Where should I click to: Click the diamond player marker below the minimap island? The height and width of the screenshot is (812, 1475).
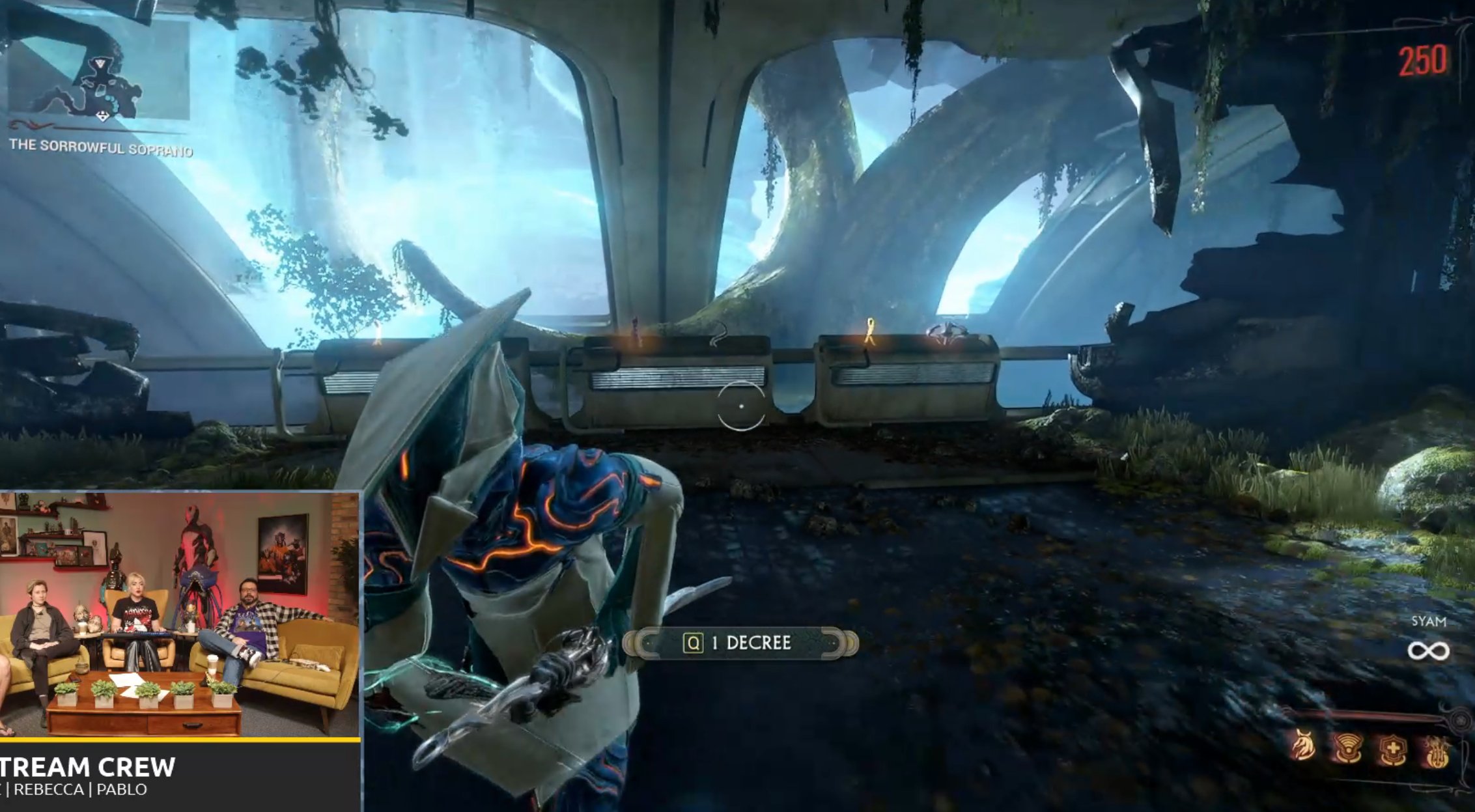click(x=103, y=115)
